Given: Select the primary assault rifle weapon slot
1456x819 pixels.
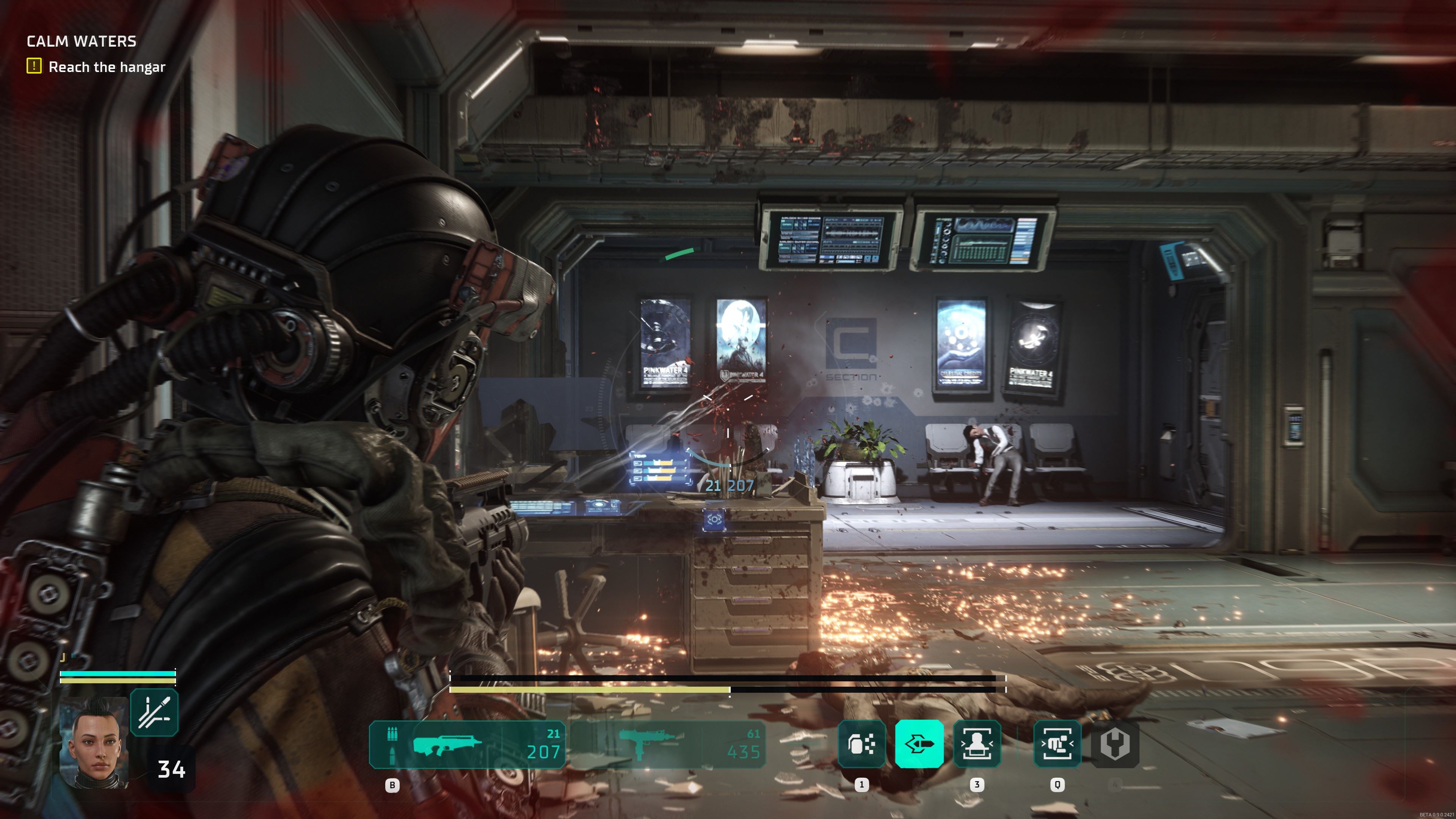Looking at the screenshot, I should click(468, 744).
